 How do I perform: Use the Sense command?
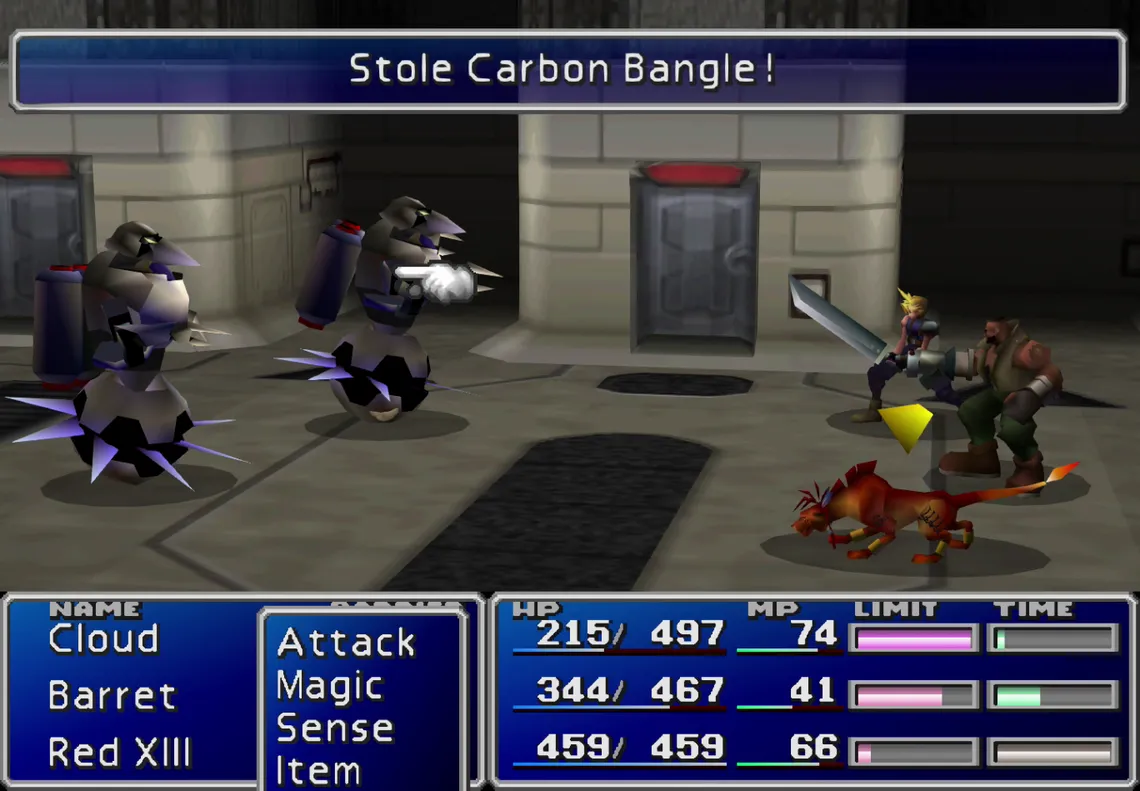(x=334, y=730)
